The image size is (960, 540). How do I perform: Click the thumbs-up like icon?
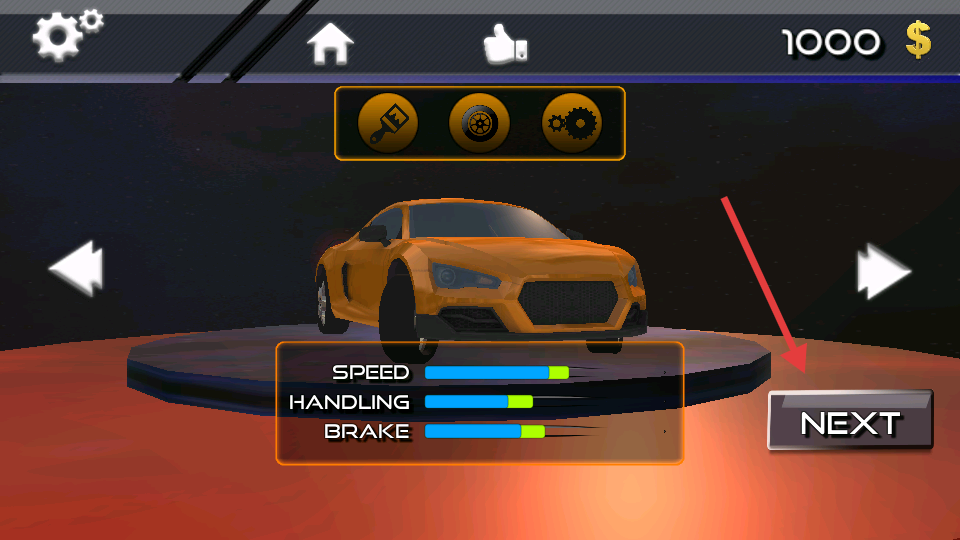pyautogui.click(x=504, y=43)
